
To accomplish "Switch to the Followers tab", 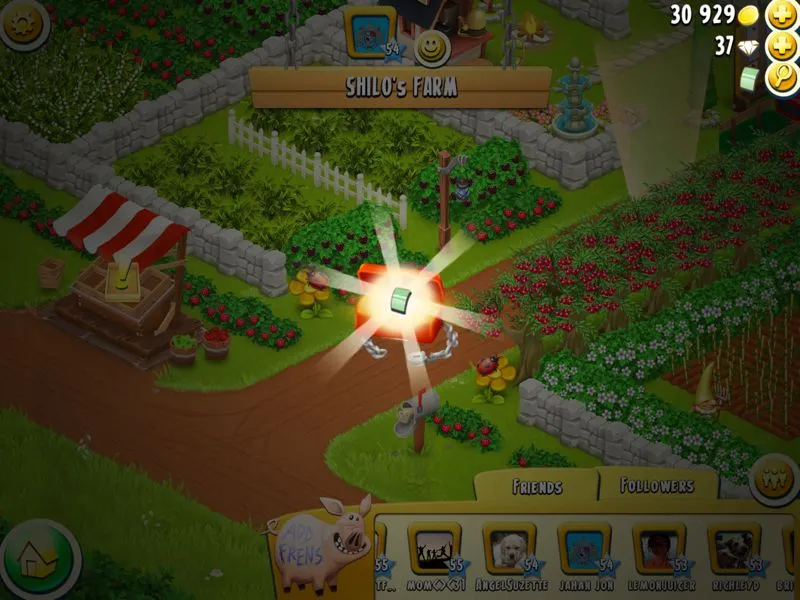I will point(657,486).
